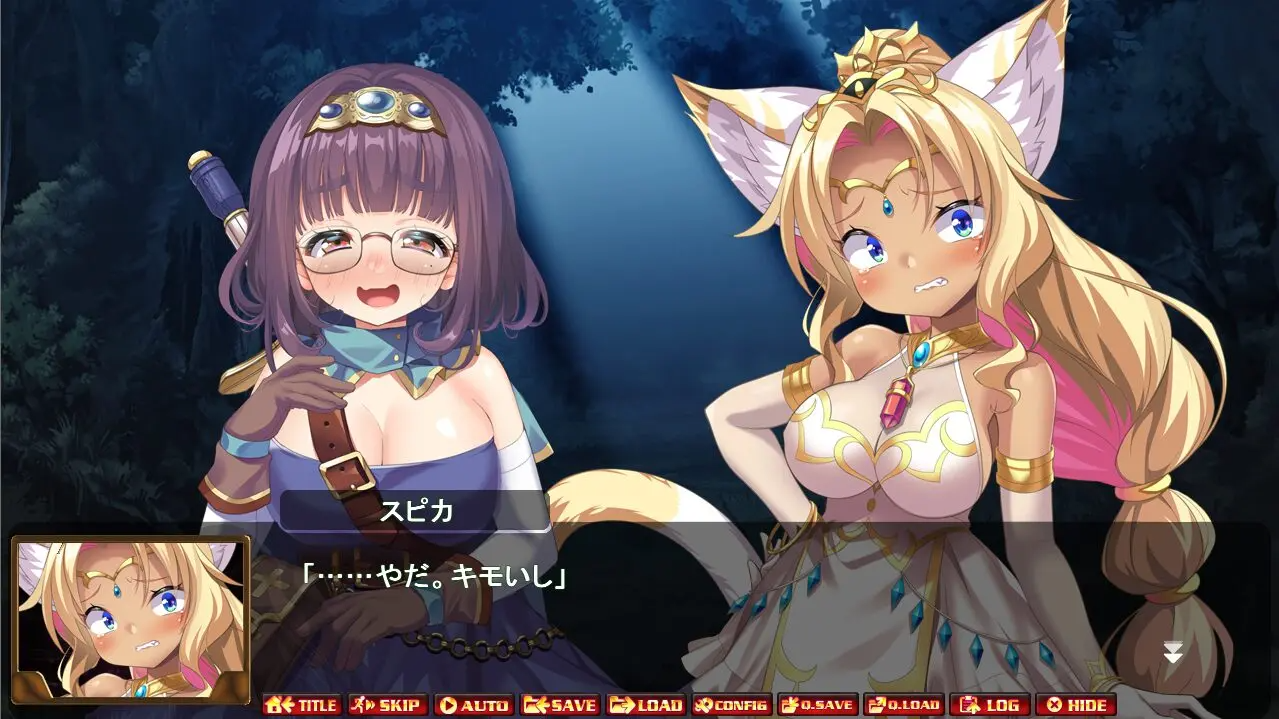Viewport: 1279px width, 719px height.
Task: Hide the text window with HIDE
Action: click(x=1075, y=705)
